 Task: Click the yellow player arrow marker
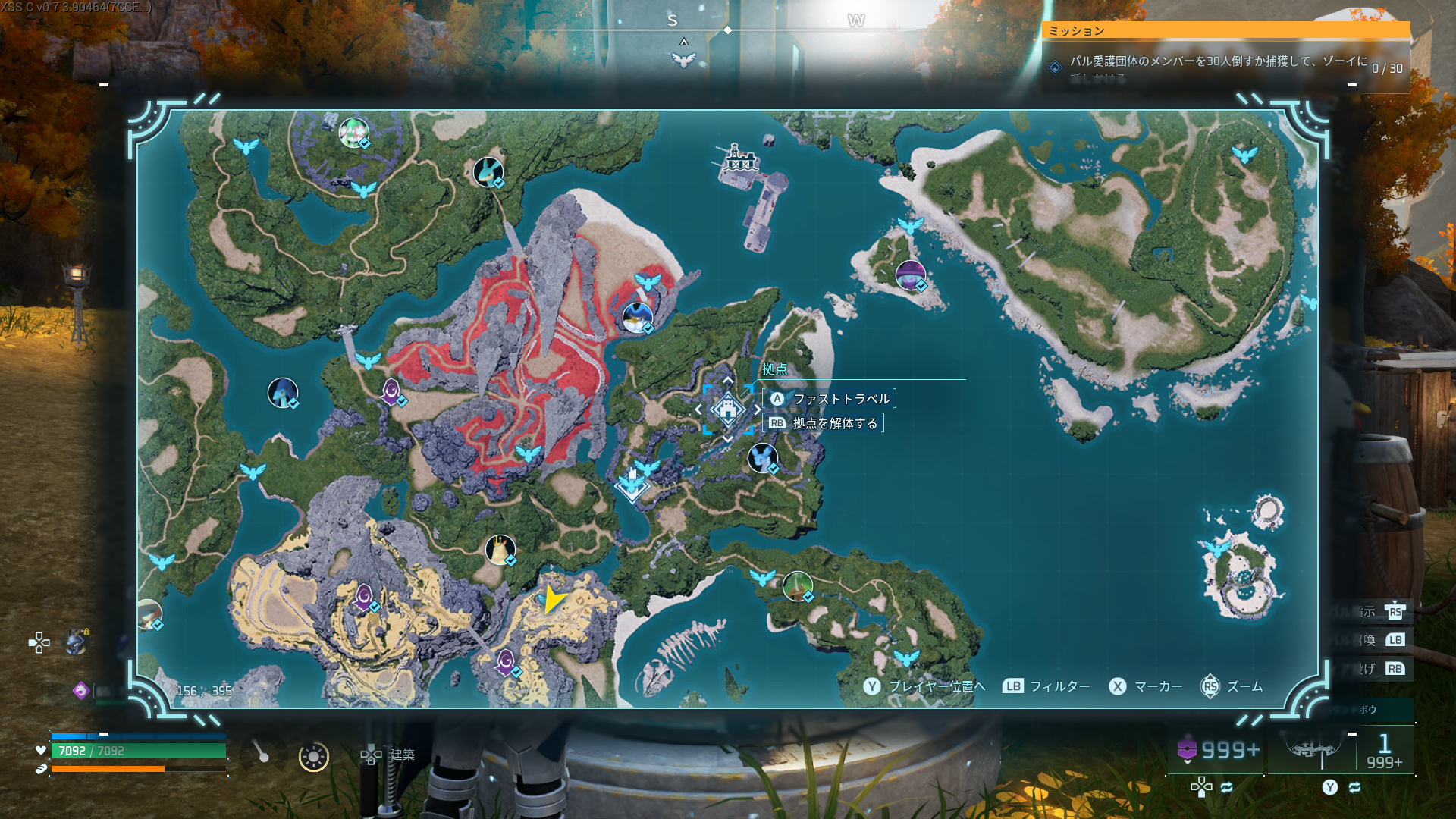[x=554, y=600]
